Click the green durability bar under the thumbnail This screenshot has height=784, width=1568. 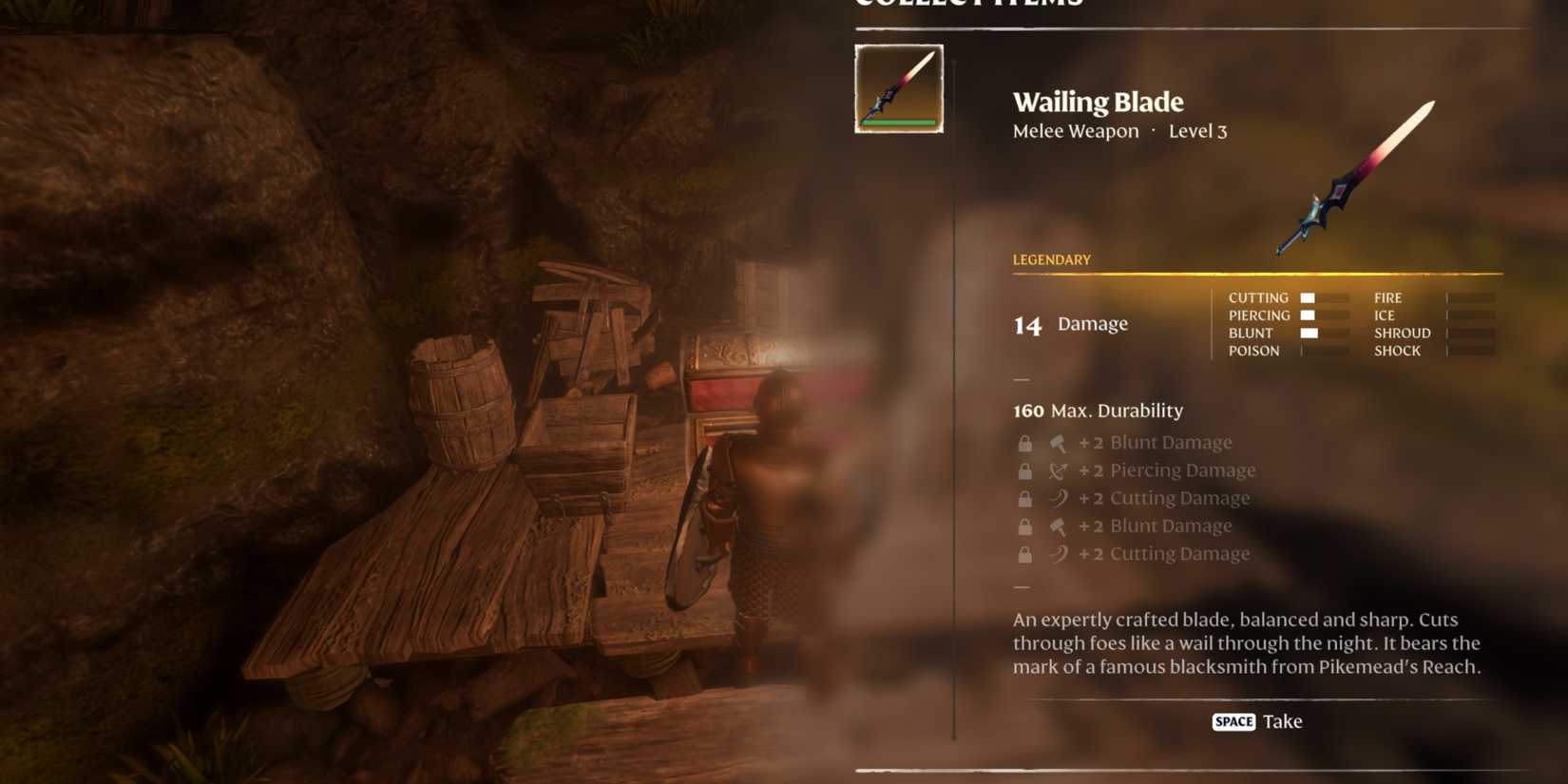(898, 124)
